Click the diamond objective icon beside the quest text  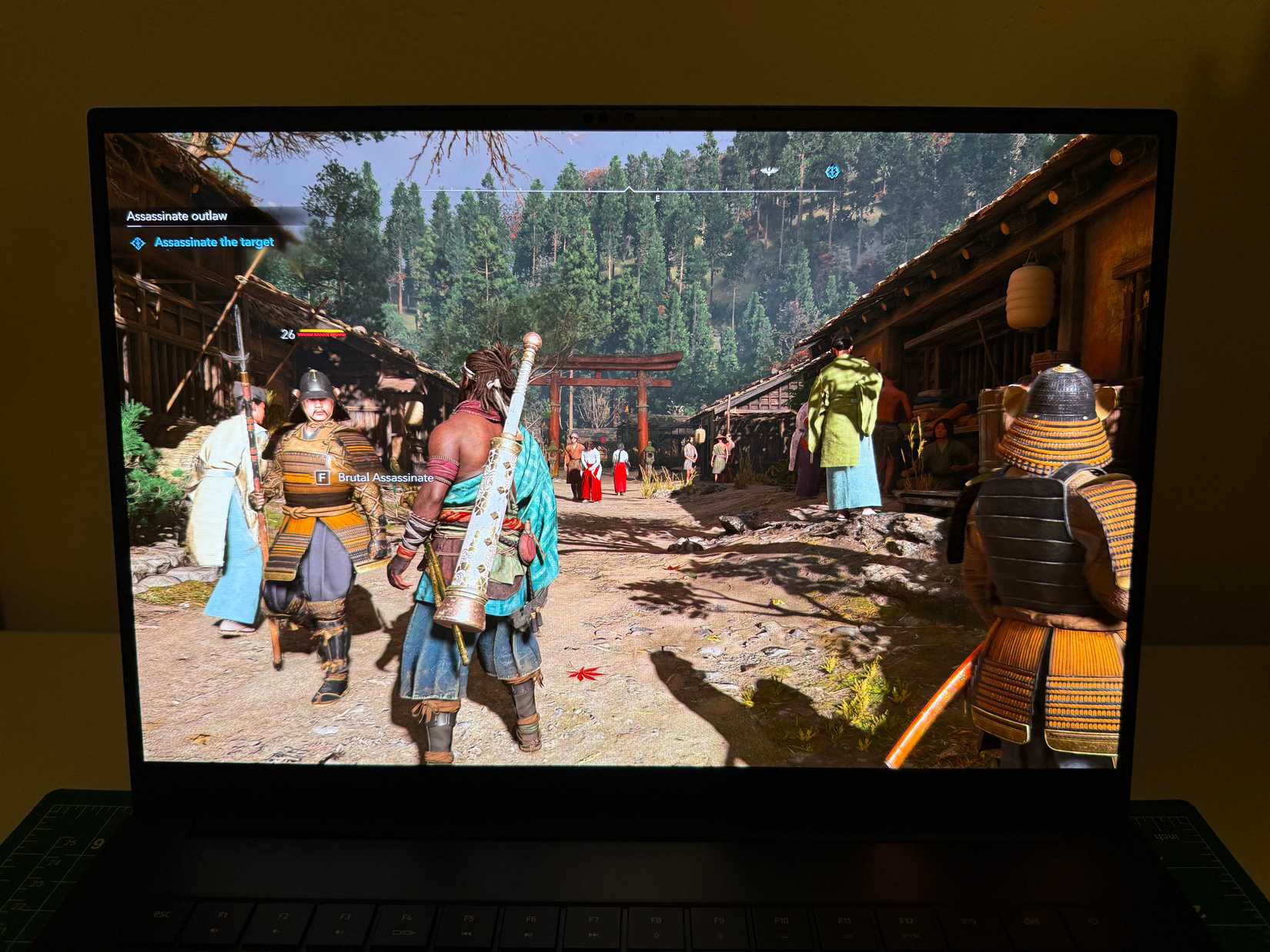pyautogui.click(x=137, y=242)
